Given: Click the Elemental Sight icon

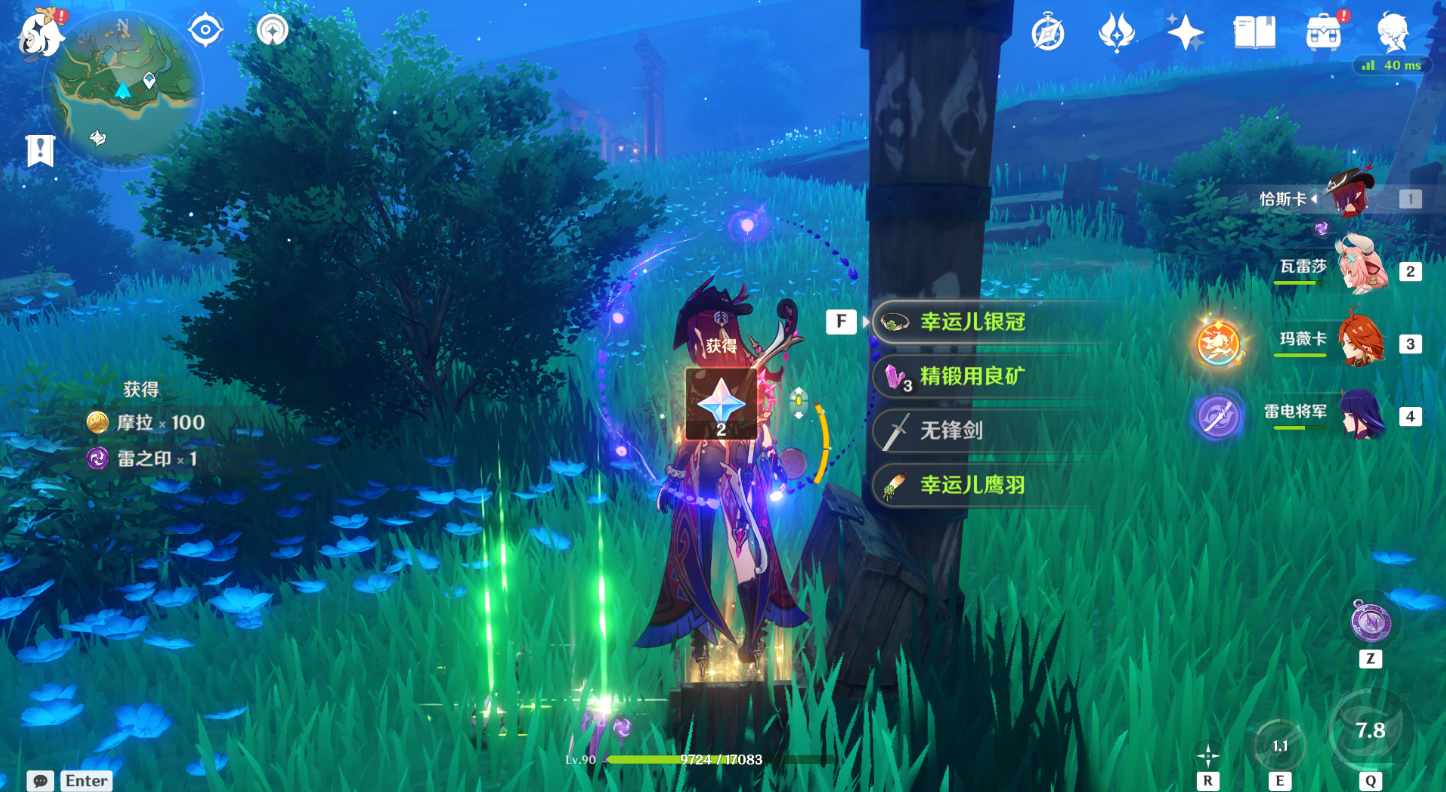Looking at the screenshot, I should pos(272,30).
